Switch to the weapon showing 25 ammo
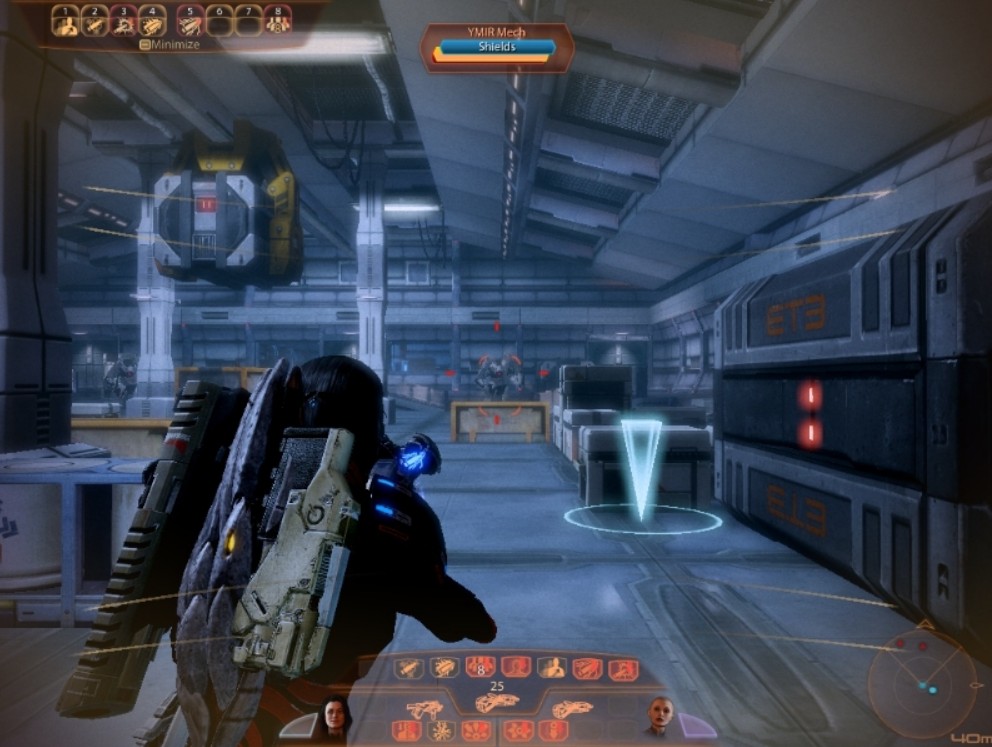Image resolution: width=992 pixels, height=747 pixels. [x=496, y=703]
